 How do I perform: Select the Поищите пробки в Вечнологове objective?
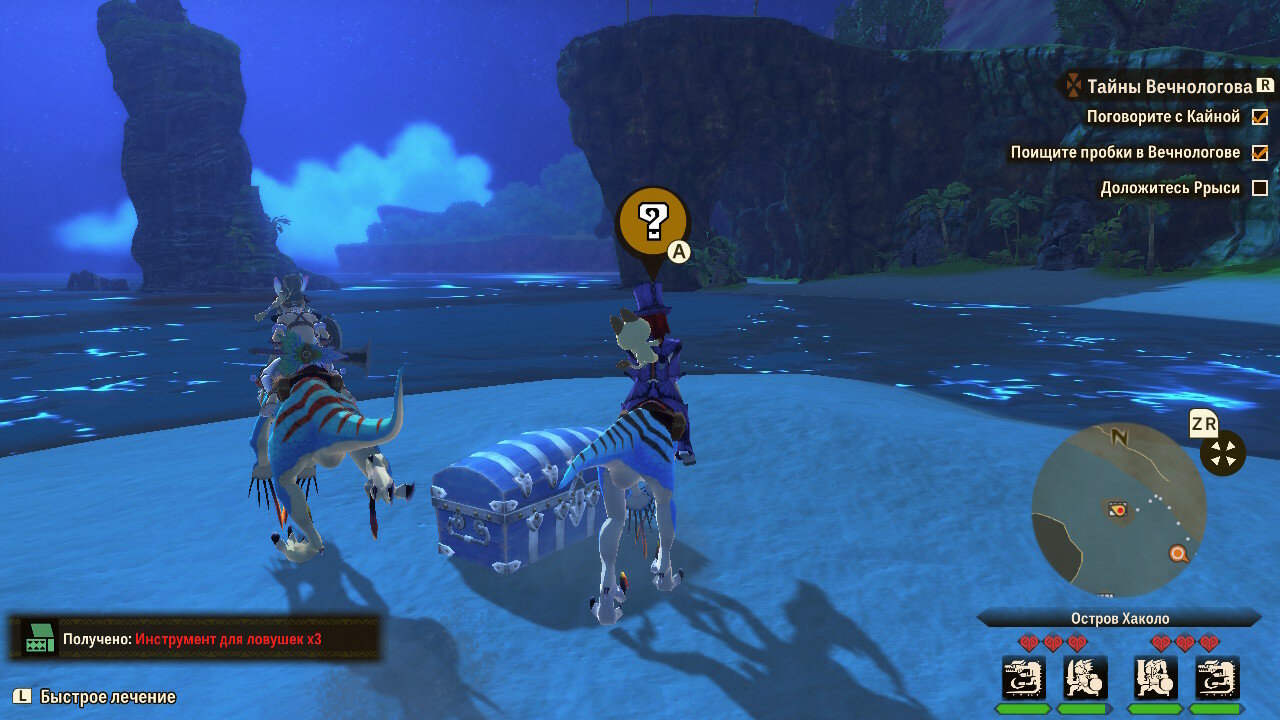(1125, 153)
